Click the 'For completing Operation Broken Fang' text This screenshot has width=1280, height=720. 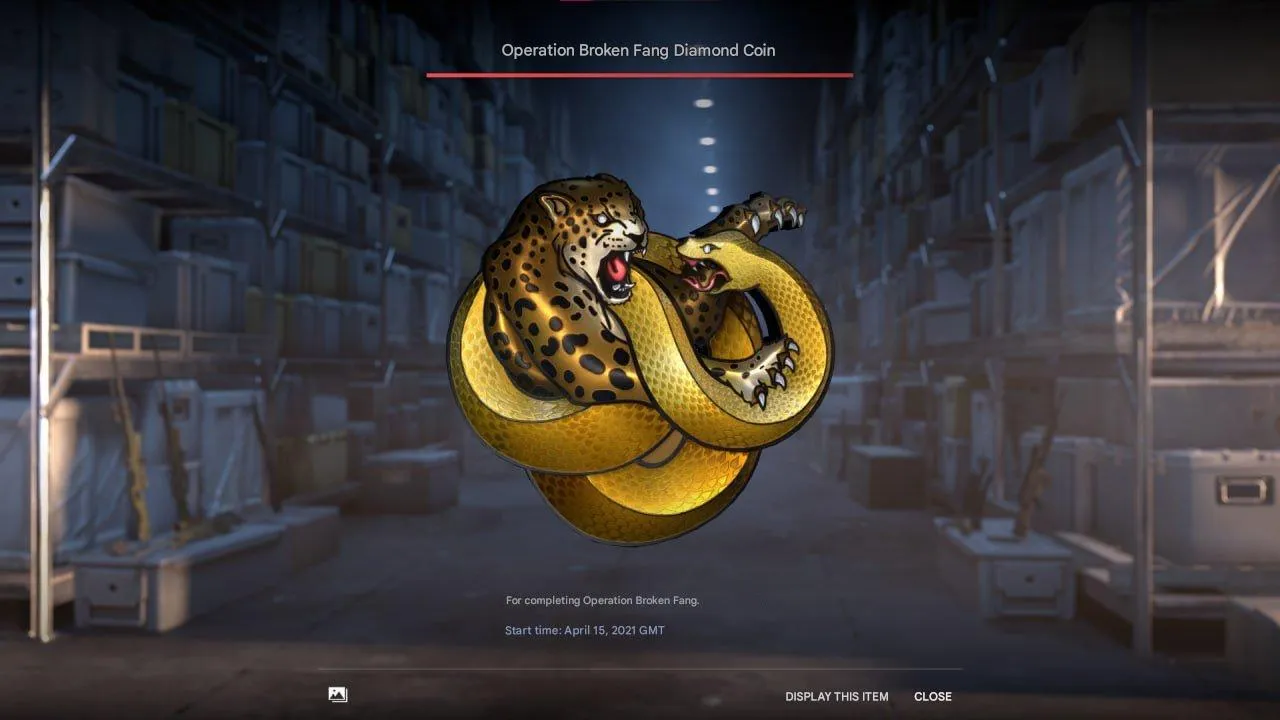pos(602,600)
